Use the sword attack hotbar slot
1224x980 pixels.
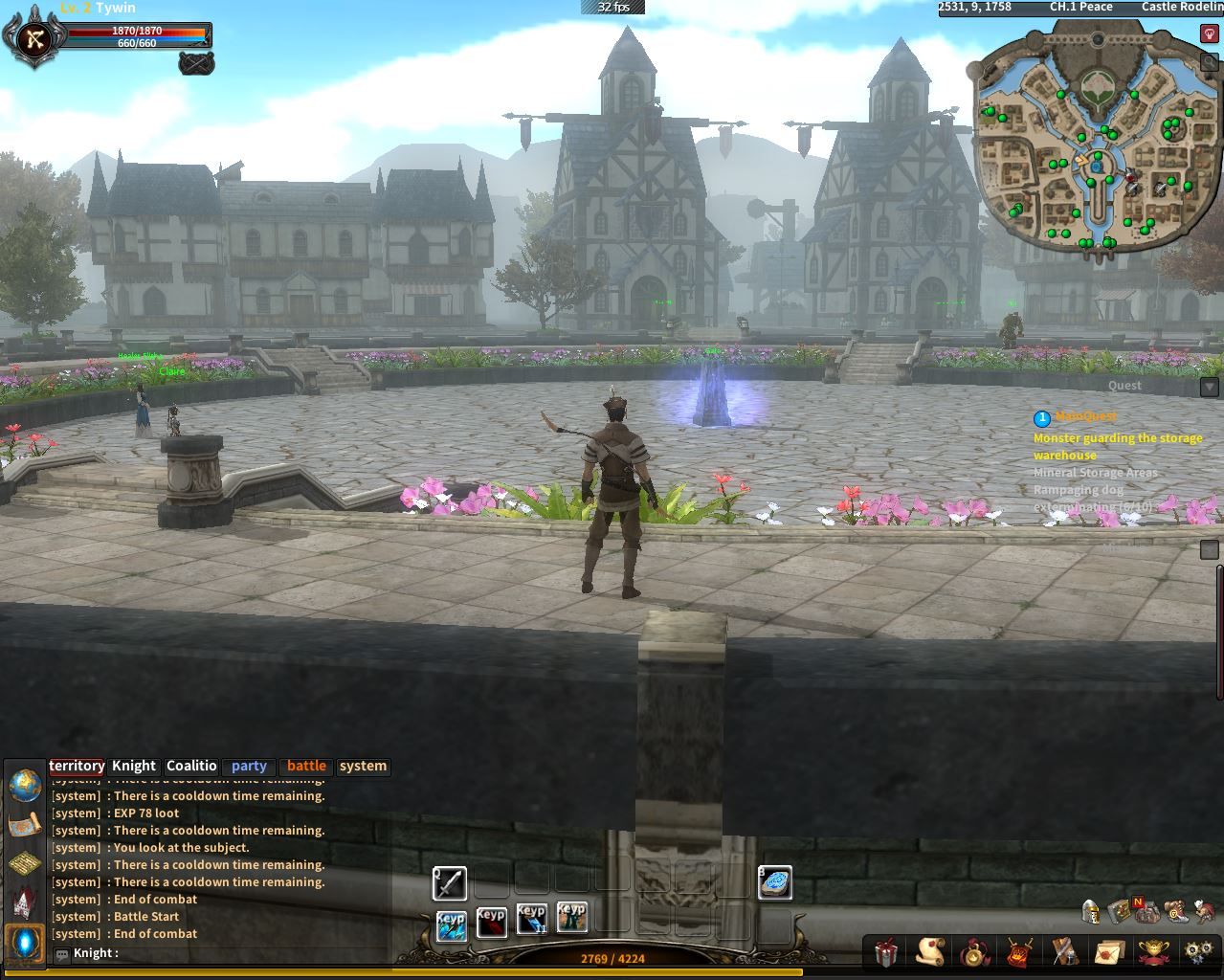point(450,883)
